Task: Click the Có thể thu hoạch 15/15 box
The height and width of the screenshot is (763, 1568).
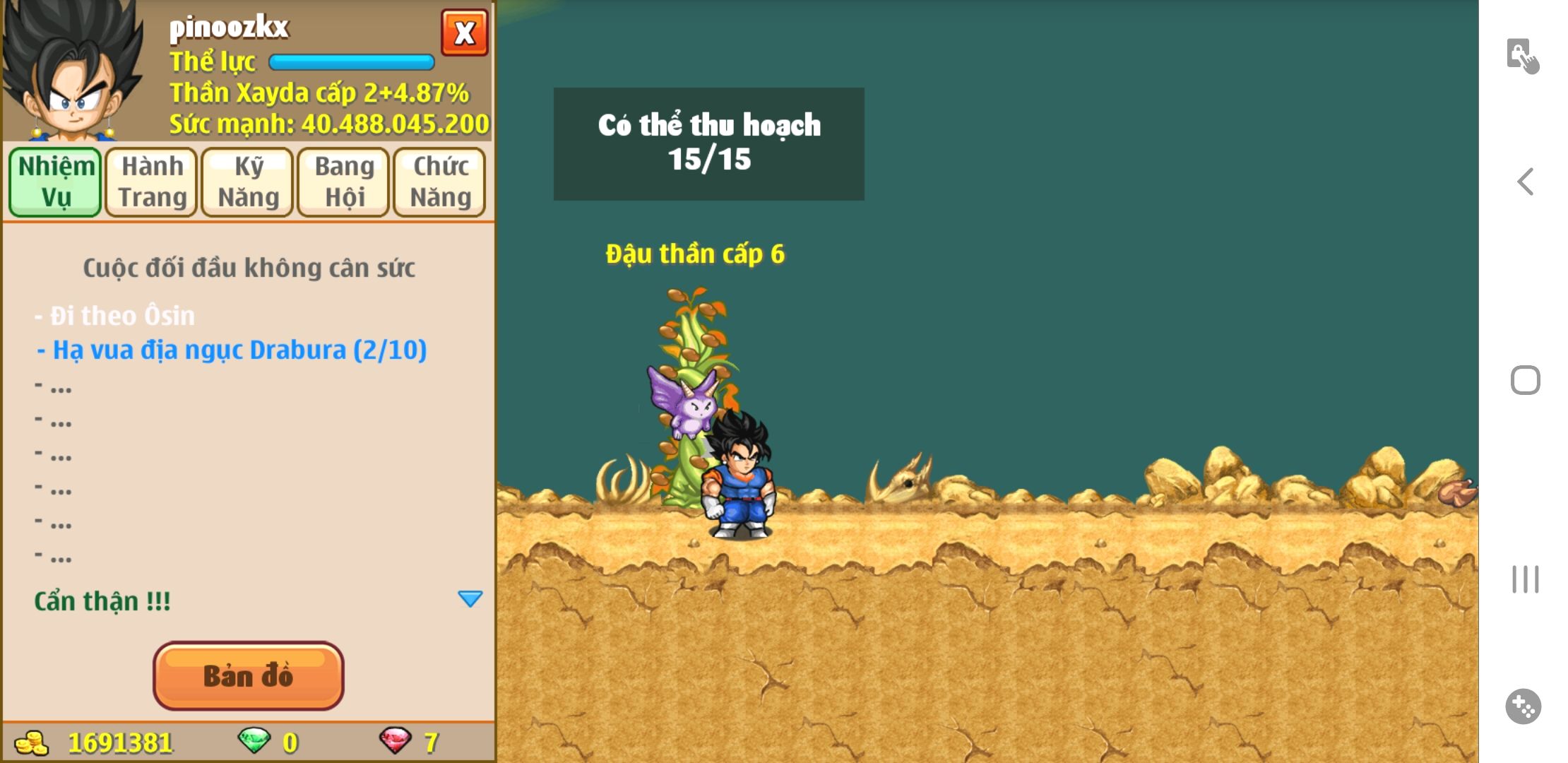Action: pyautogui.click(x=708, y=143)
